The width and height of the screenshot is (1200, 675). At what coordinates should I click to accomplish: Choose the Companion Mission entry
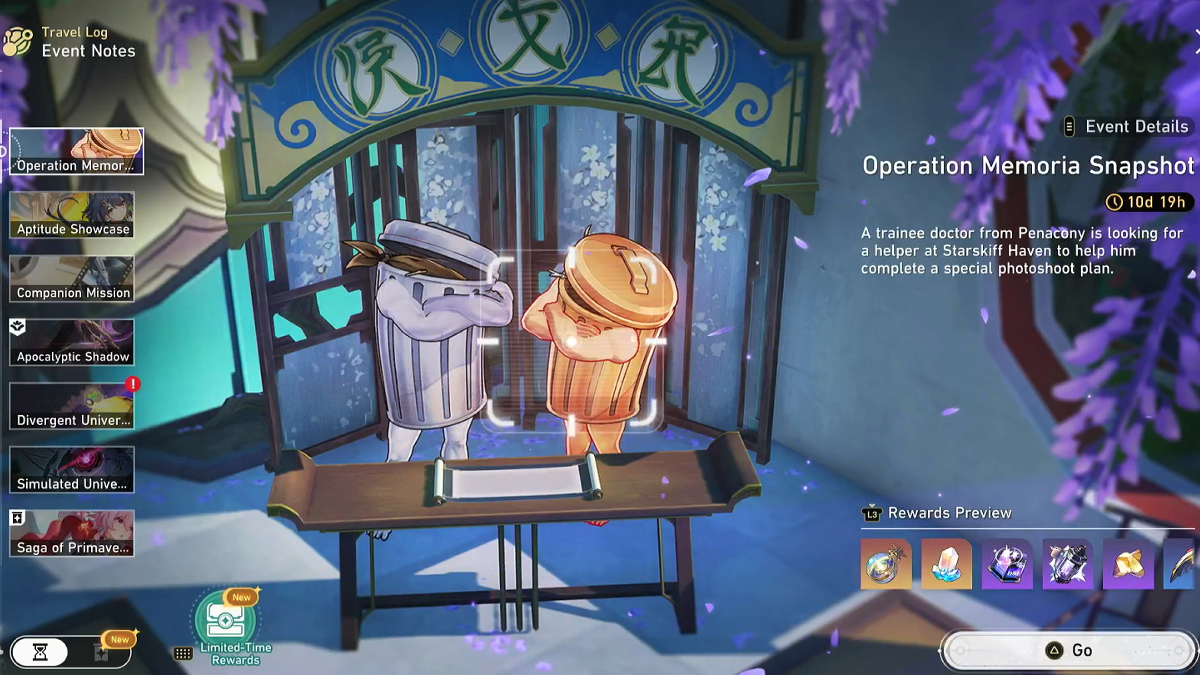coord(72,279)
